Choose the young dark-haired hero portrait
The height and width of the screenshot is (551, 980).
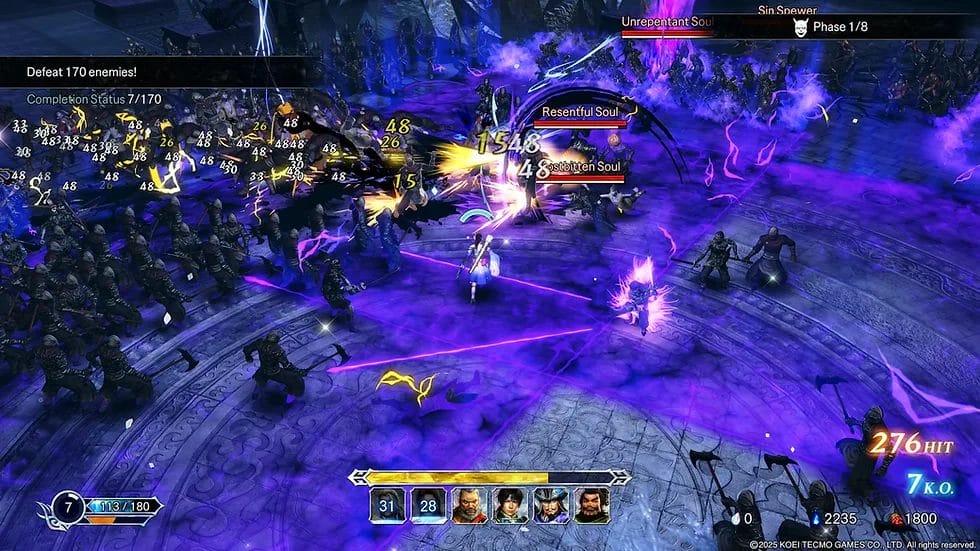(509, 505)
